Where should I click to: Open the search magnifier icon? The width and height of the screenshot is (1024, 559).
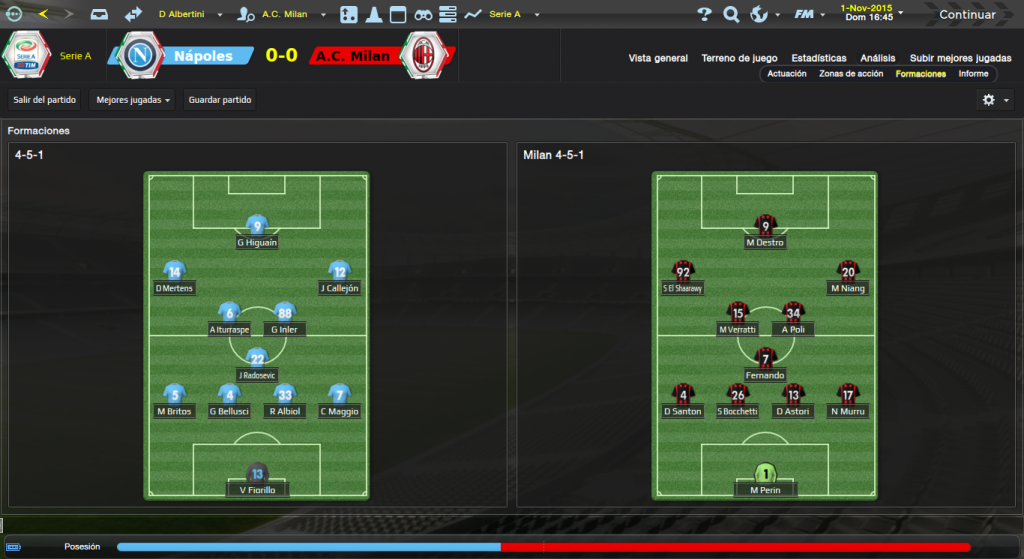coord(731,15)
